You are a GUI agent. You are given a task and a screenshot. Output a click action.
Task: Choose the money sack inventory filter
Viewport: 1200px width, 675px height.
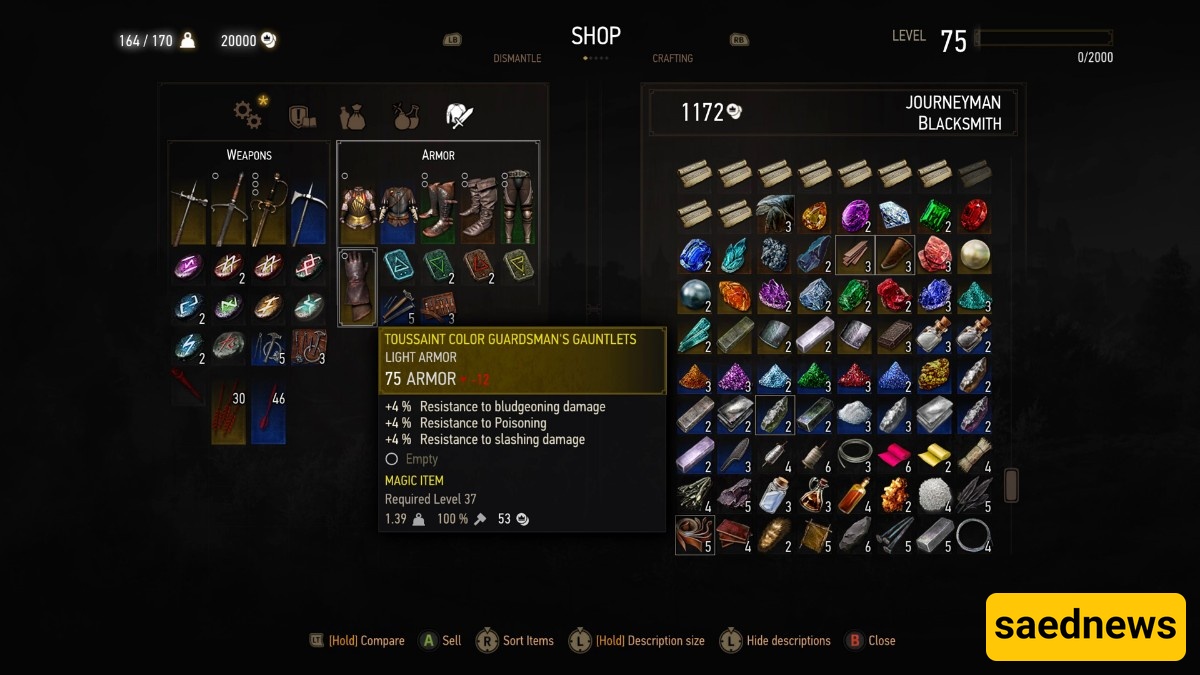(352, 116)
